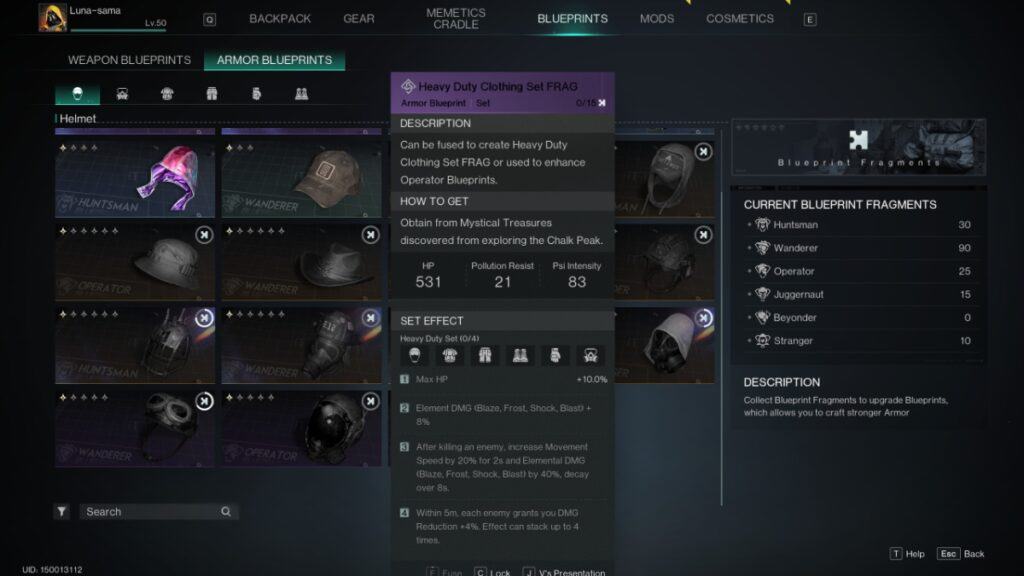
Task: Open the blueprint filter options
Action: pos(62,512)
